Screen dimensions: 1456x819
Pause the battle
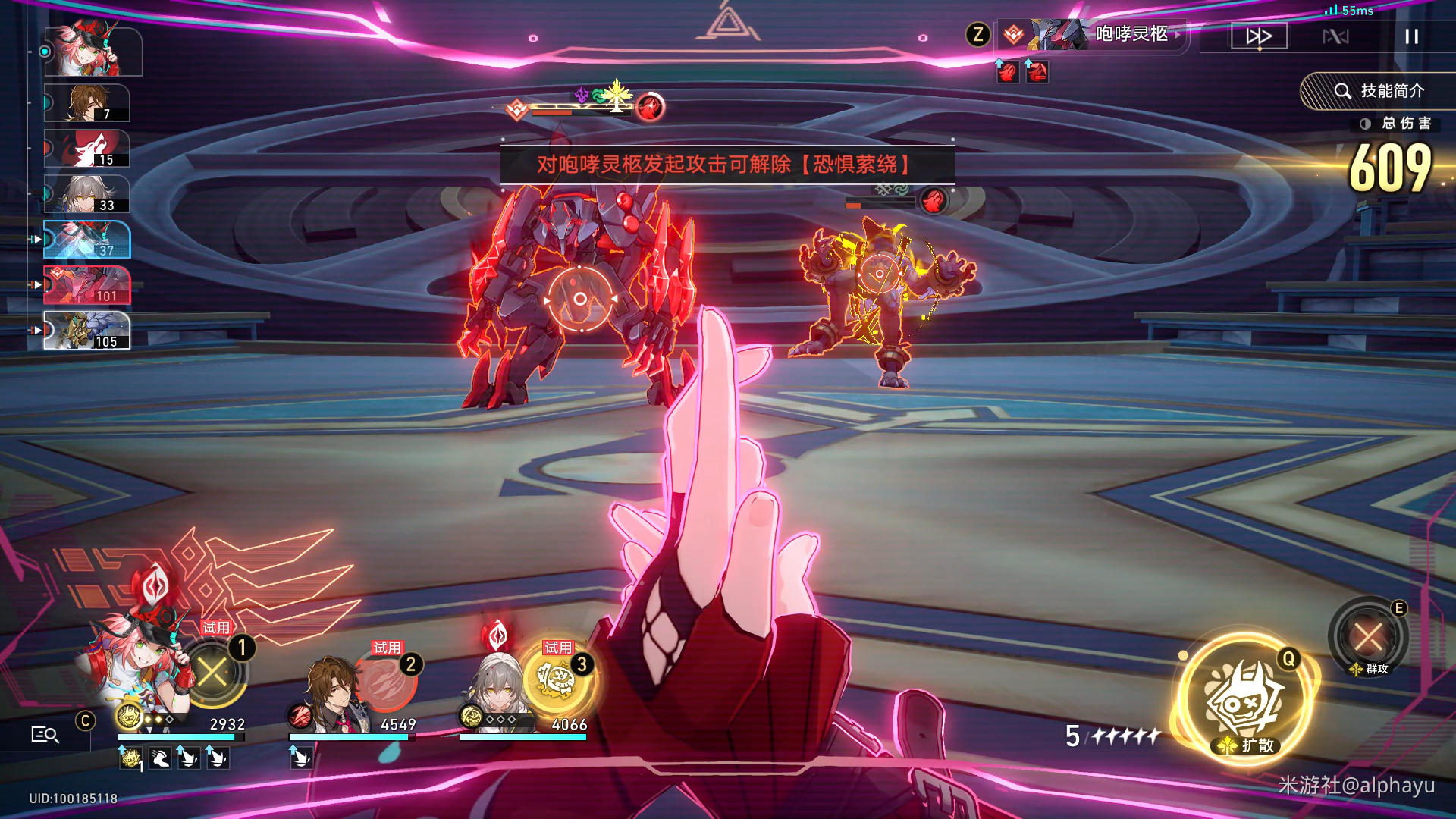(1411, 36)
